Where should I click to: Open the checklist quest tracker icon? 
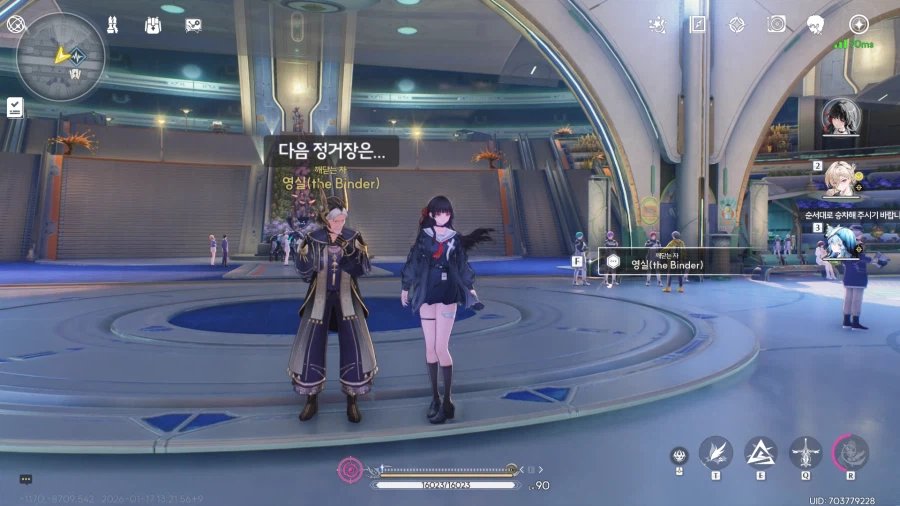point(15,107)
